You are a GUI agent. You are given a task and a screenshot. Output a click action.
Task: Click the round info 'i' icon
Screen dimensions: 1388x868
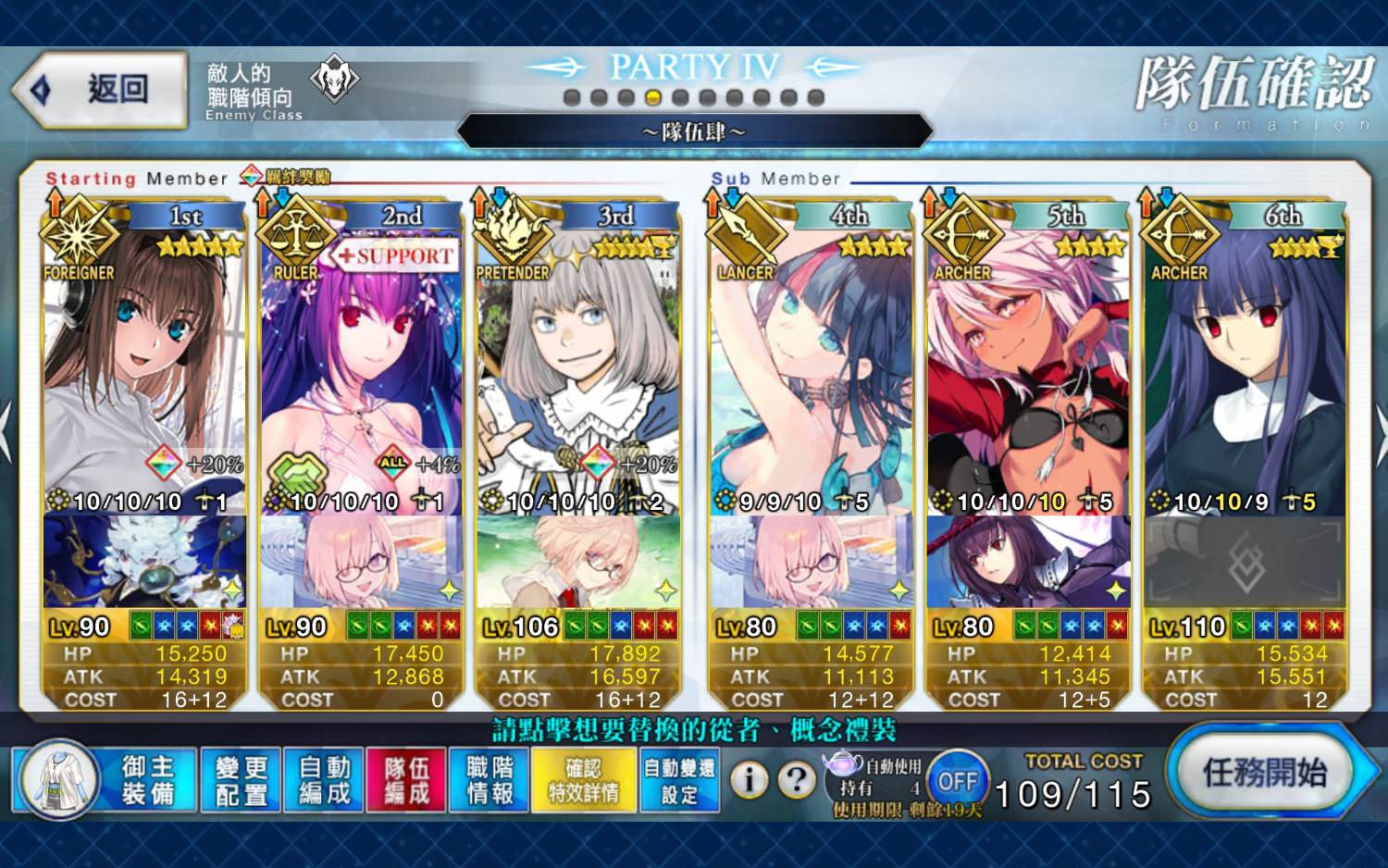click(x=750, y=781)
